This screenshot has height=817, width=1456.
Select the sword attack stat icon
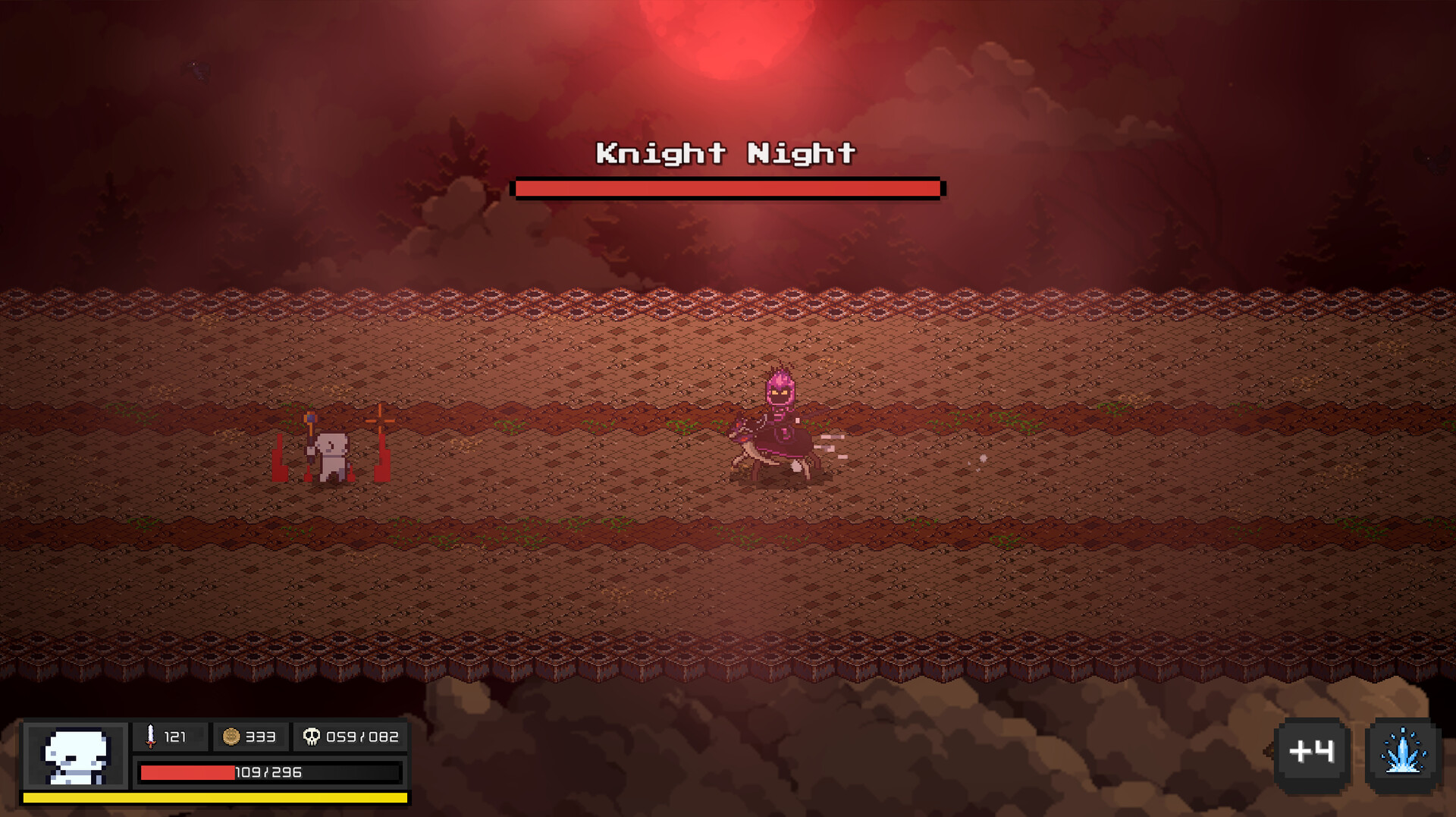point(151,736)
